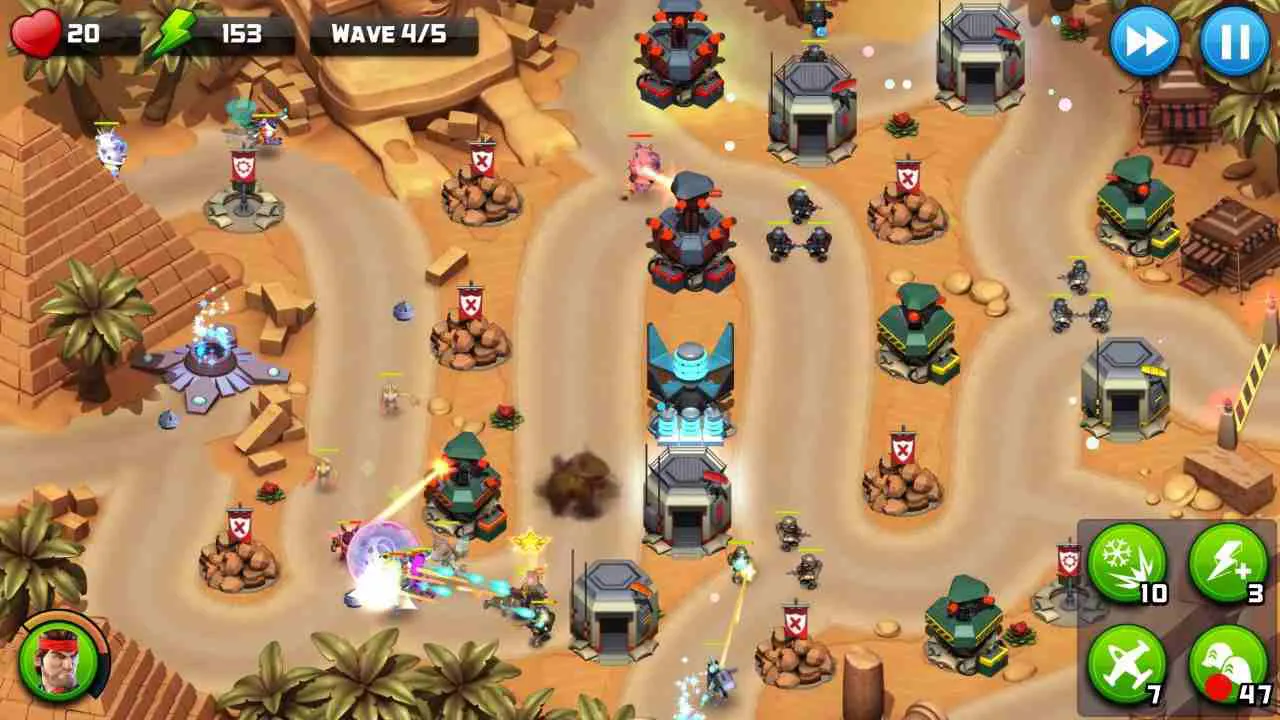Click the green lightning energy icon
1280x720 pixels.
tap(174, 30)
